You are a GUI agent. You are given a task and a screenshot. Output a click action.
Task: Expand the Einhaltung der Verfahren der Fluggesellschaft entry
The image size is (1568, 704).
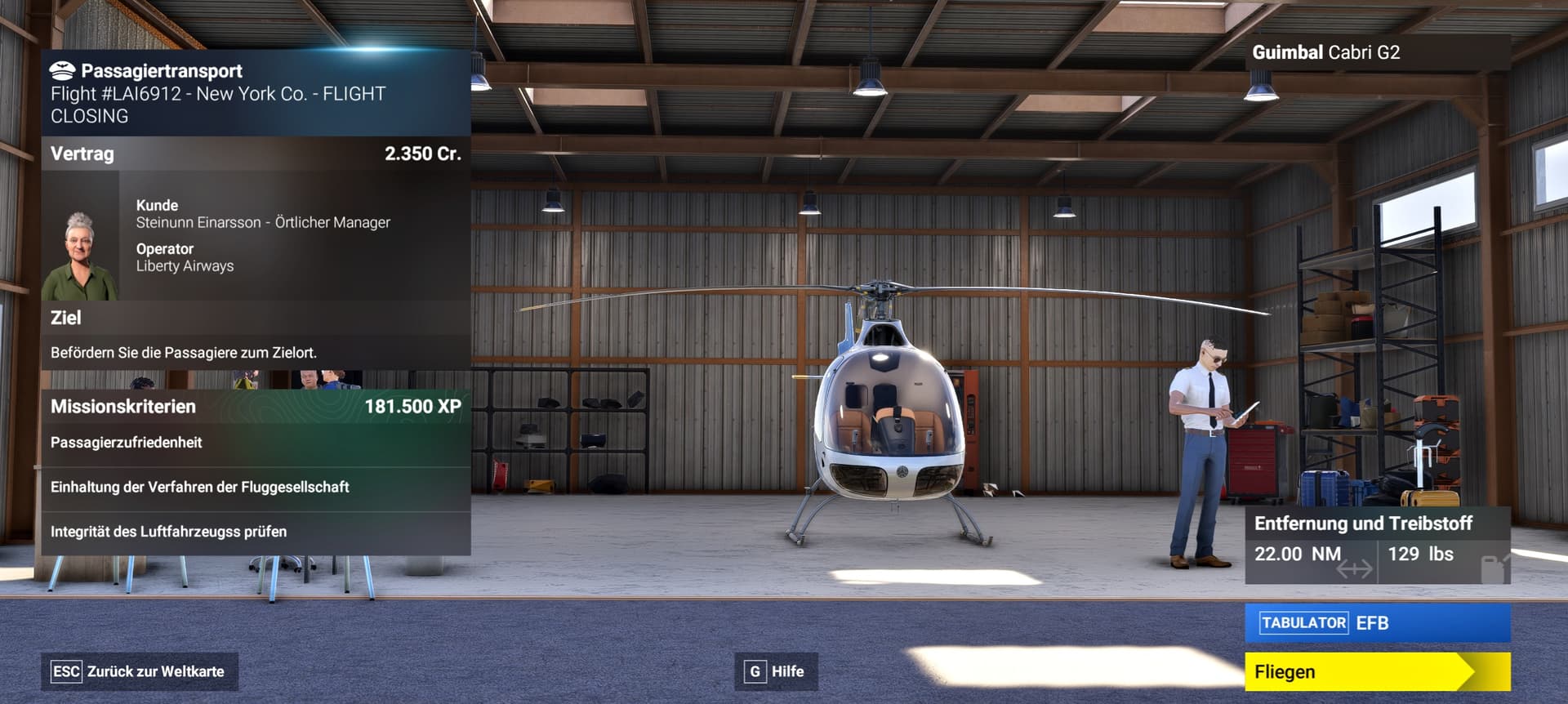click(x=201, y=486)
